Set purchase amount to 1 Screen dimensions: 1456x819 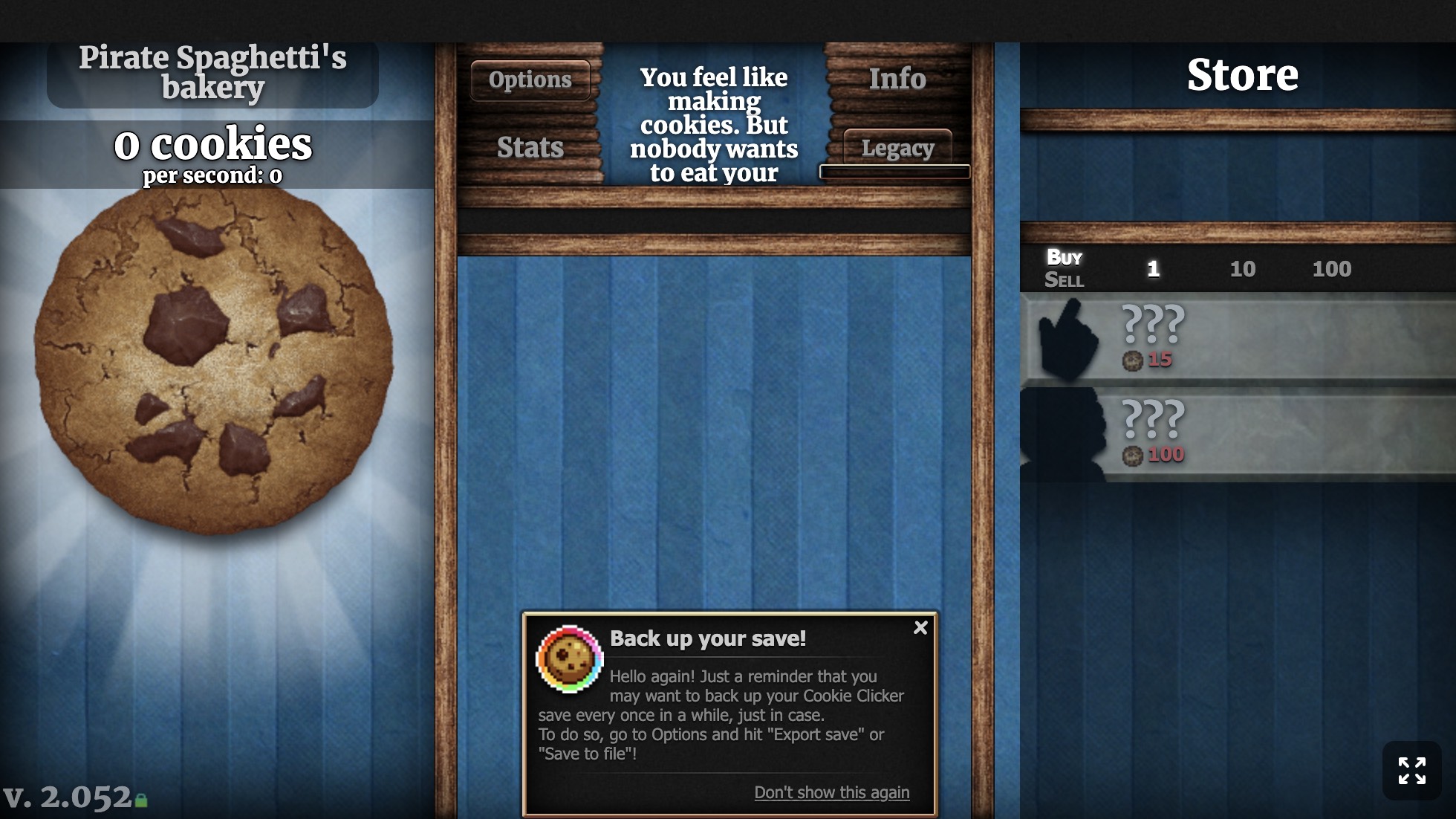pos(1153,269)
